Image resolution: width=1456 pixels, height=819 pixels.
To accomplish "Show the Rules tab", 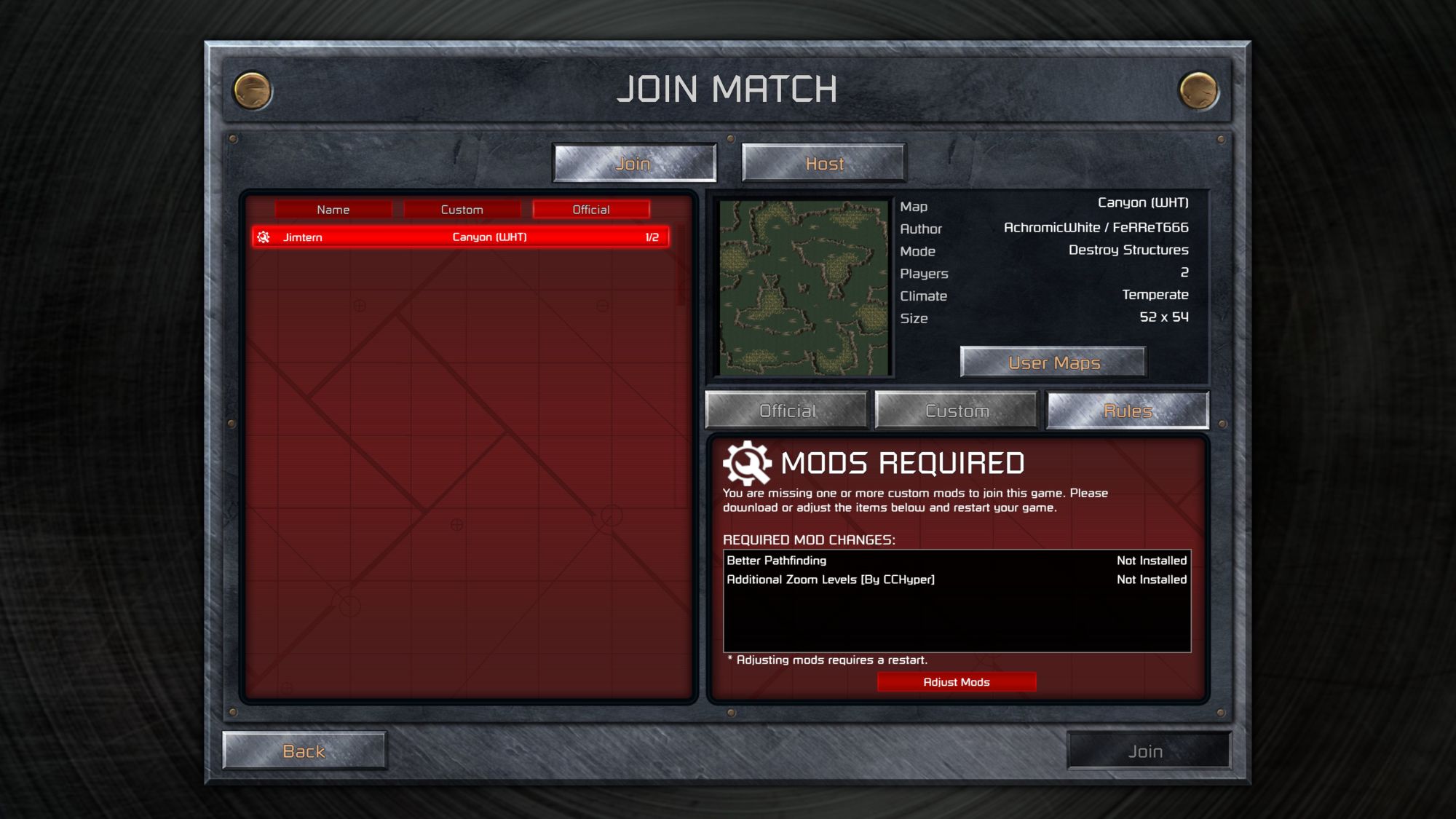I will click(x=1127, y=411).
